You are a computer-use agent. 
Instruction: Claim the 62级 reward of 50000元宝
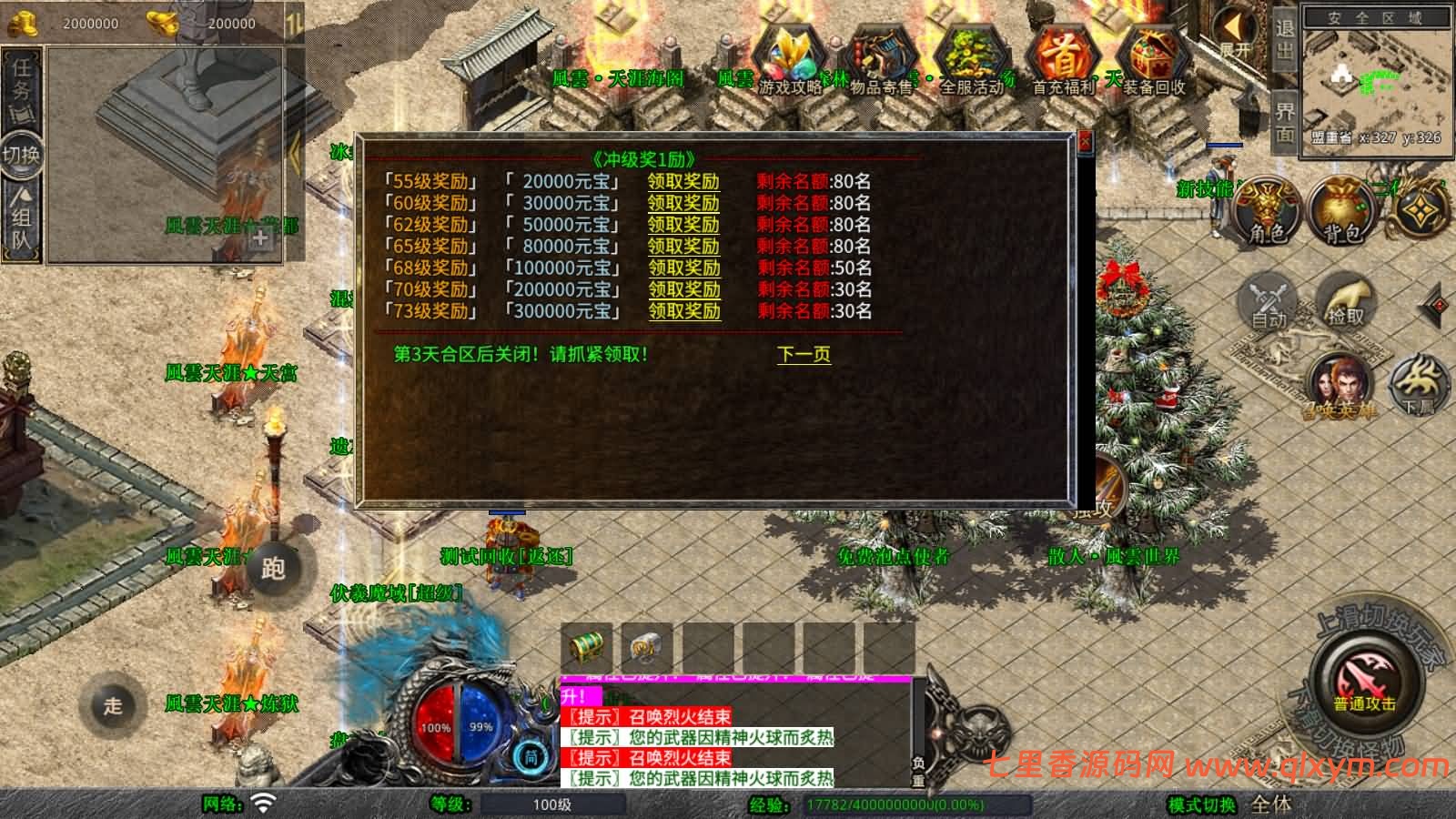coord(683,225)
